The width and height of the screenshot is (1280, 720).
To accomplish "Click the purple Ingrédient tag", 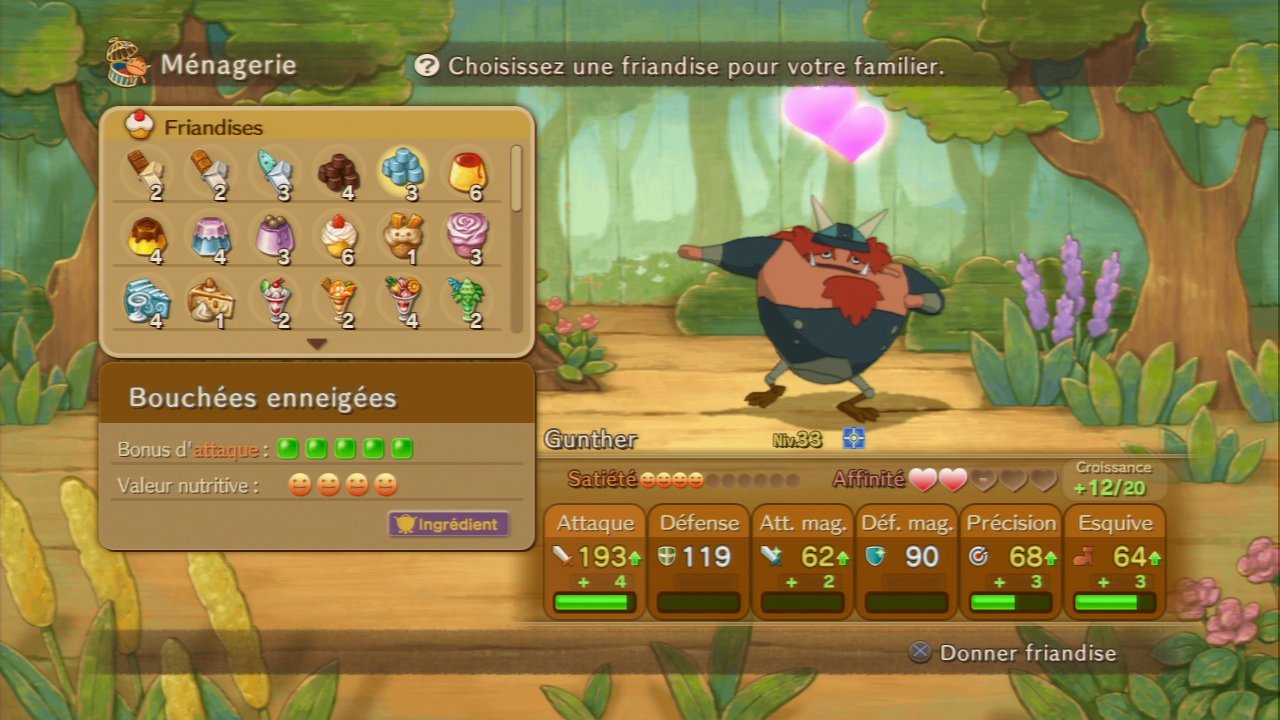I will point(449,524).
